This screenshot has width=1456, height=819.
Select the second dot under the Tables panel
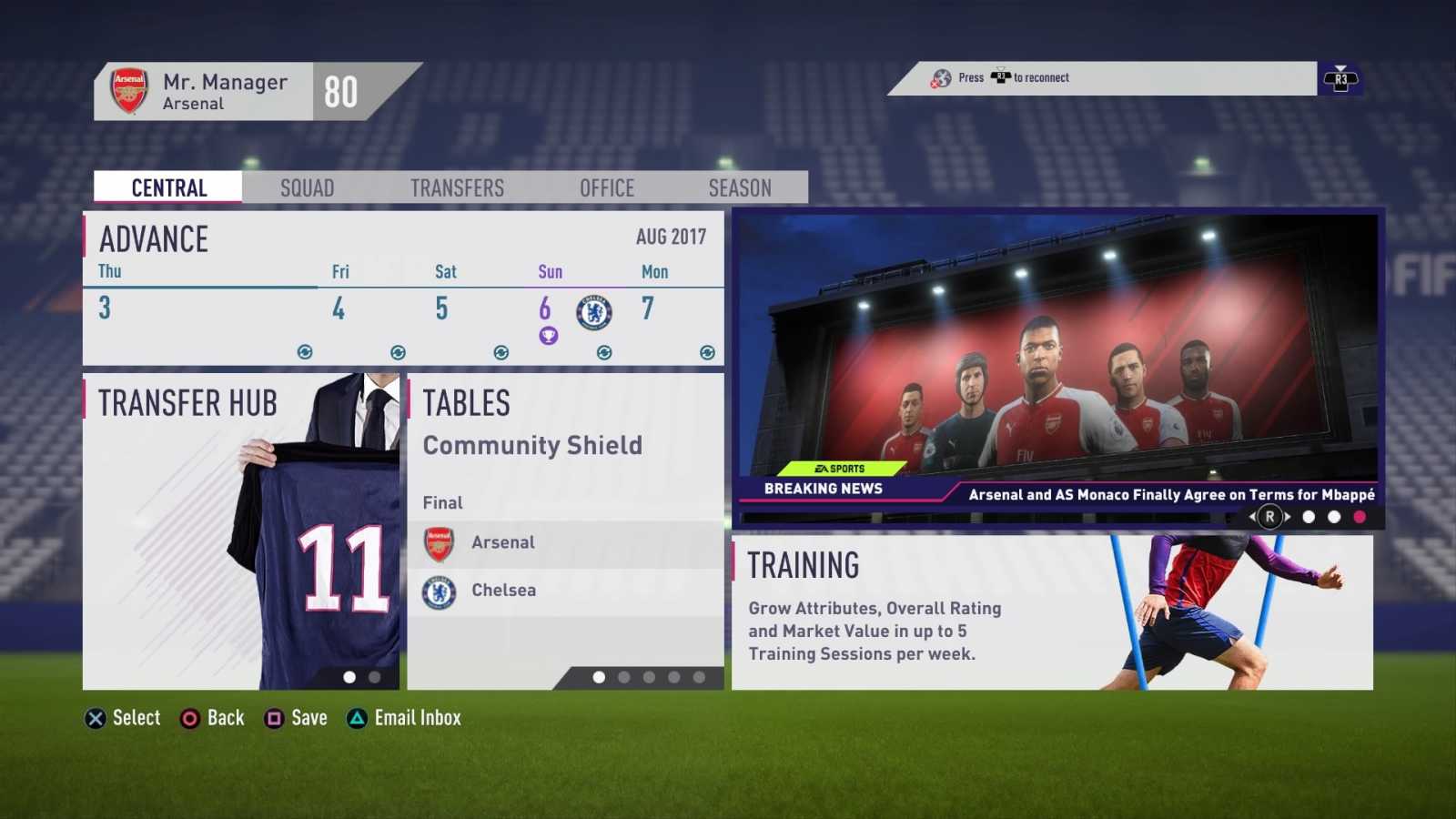pyautogui.click(x=624, y=679)
